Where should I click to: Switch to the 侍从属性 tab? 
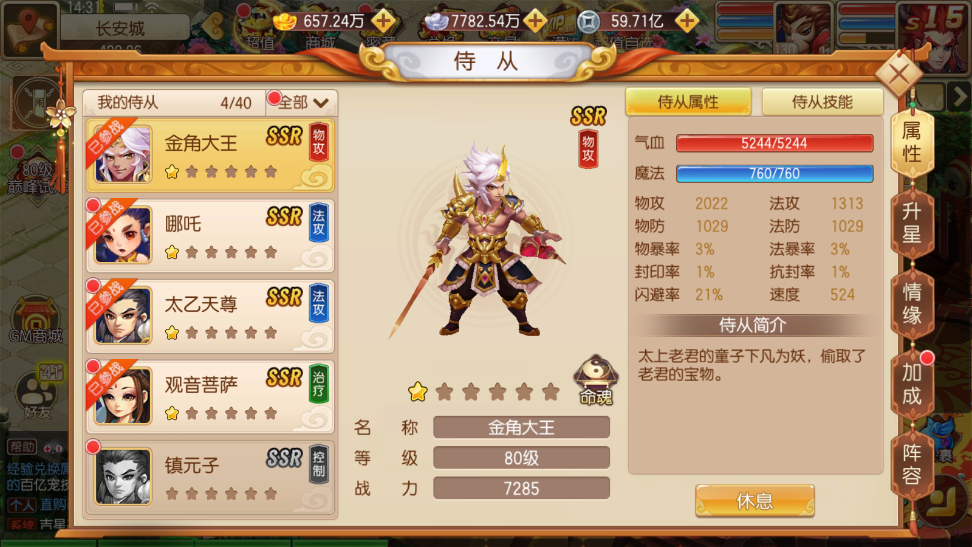[x=688, y=102]
